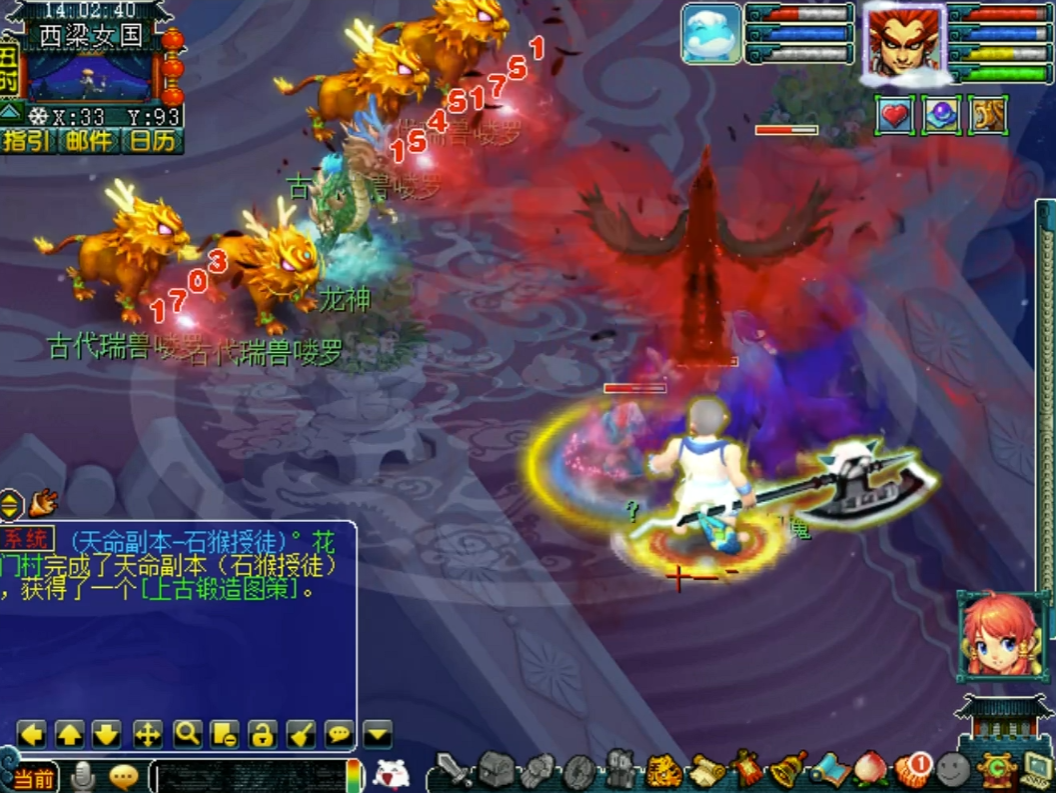The height and width of the screenshot is (793, 1056).
Task: Switch the 当前 chat channel selector
Action: 33,777
